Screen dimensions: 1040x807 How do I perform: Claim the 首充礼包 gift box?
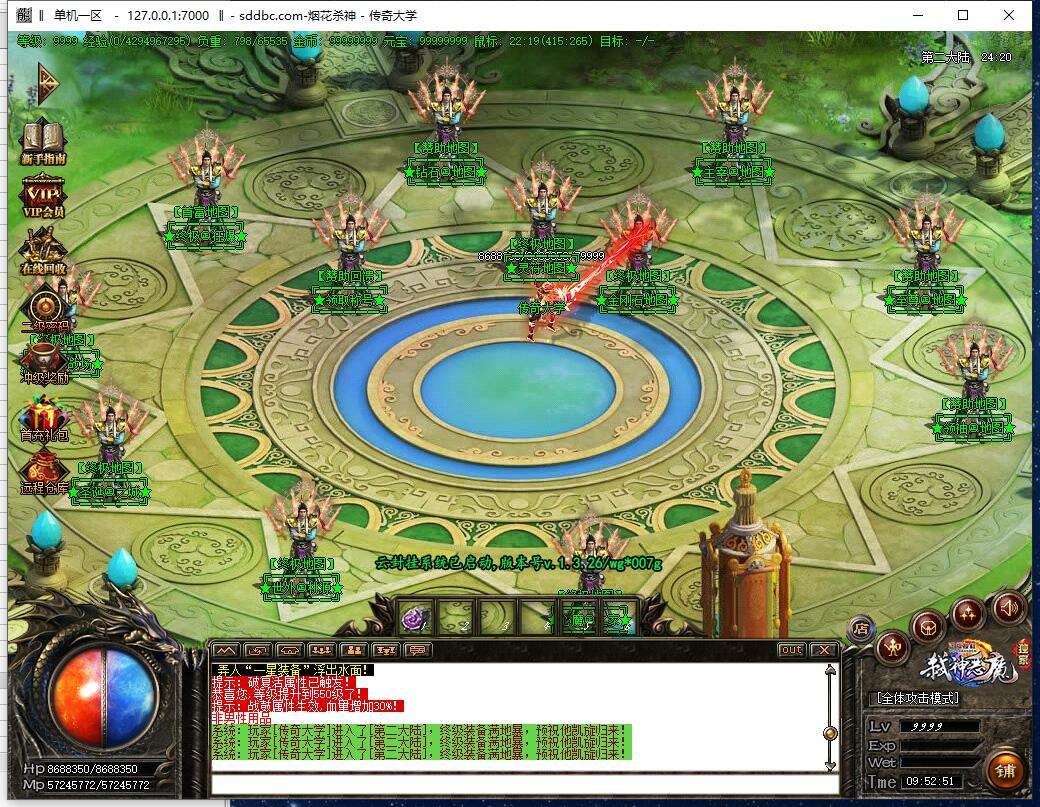pyautogui.click(x=44, y=418)
